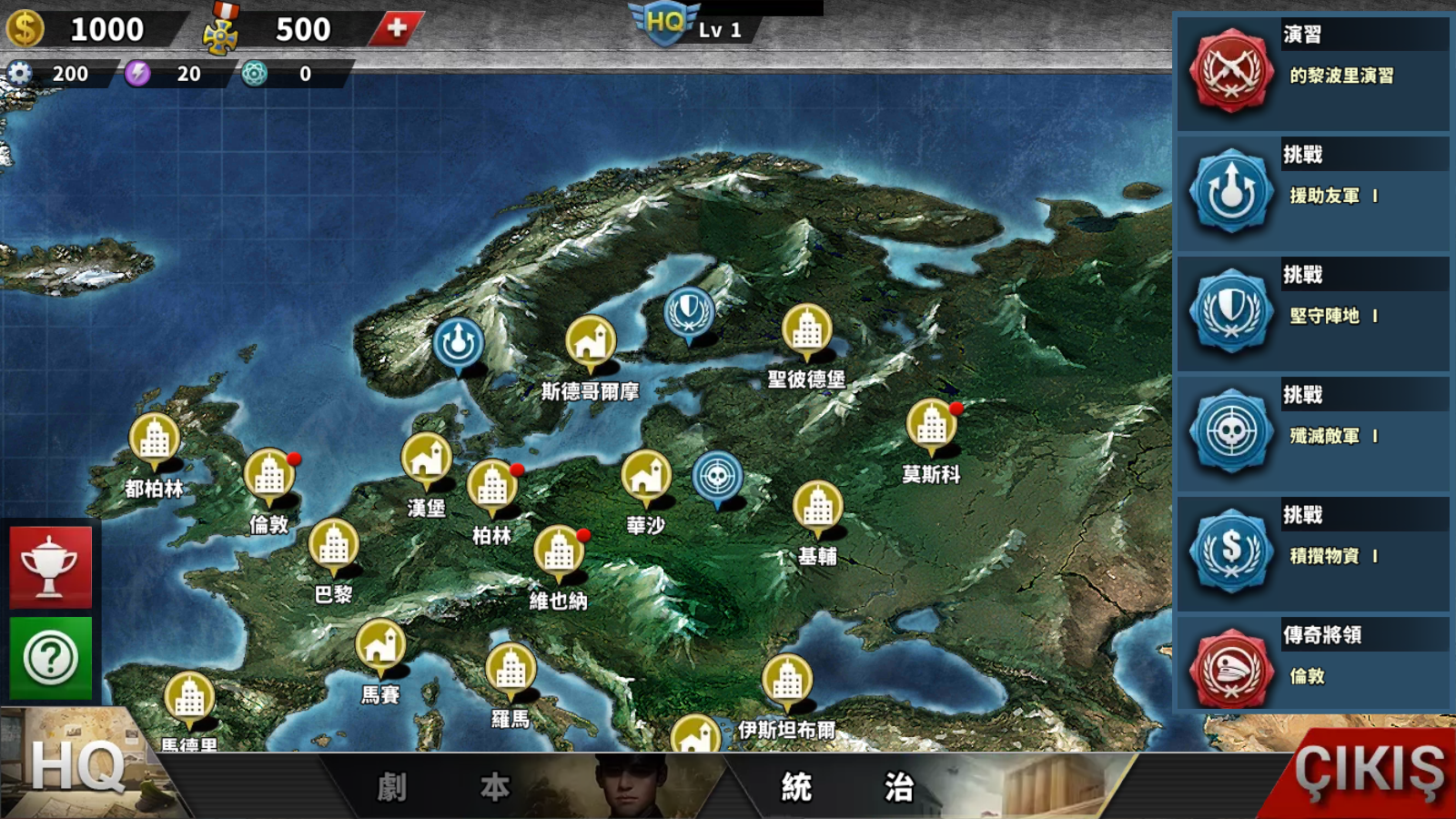Choose the 堅守陣地 challenge
This screenshot has height=819, width=1456.
click(1312, 313)
